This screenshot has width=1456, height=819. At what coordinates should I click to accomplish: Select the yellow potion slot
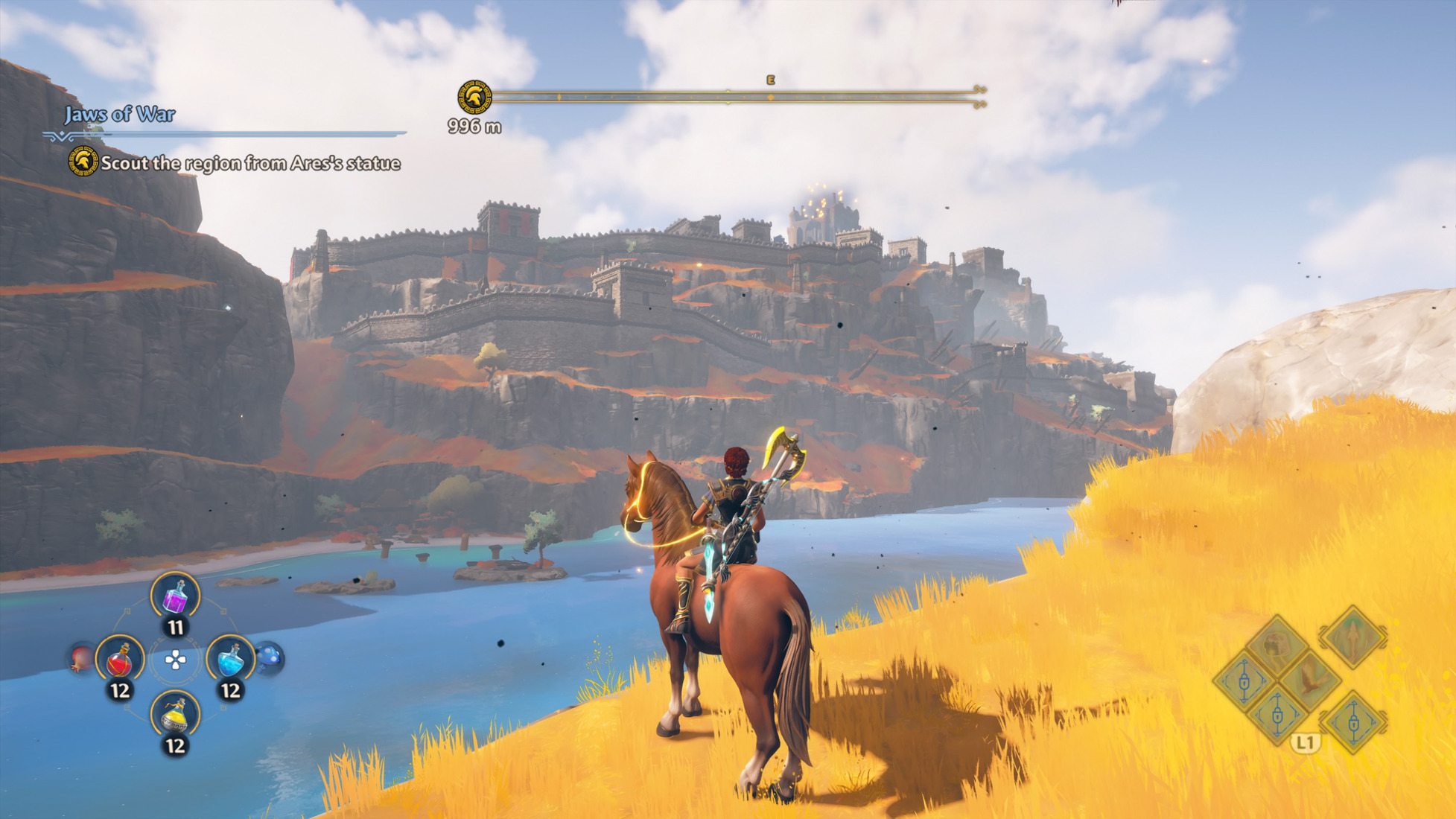click(x=175, y=716)
